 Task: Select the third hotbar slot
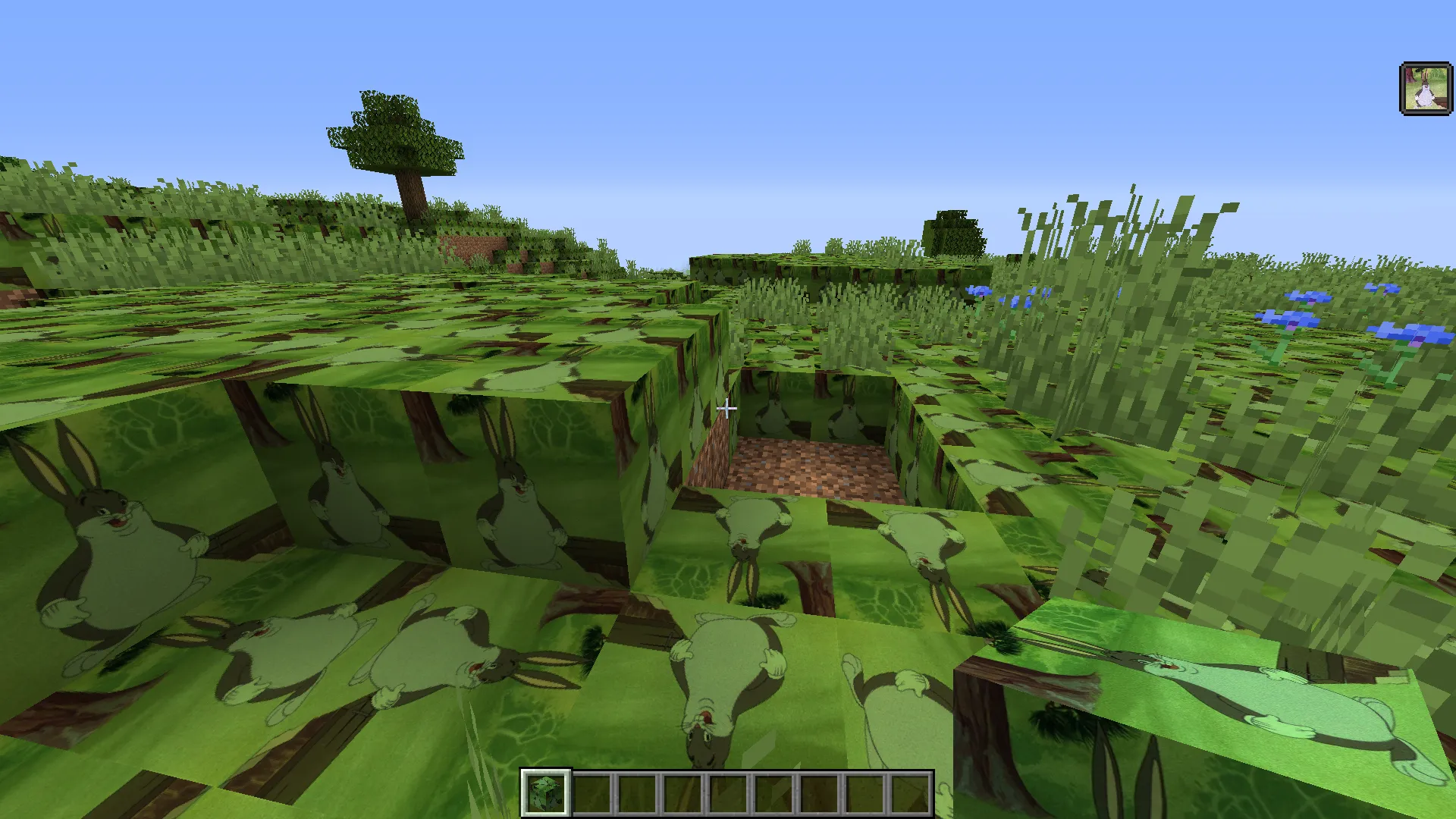click(x=637, y=791)
